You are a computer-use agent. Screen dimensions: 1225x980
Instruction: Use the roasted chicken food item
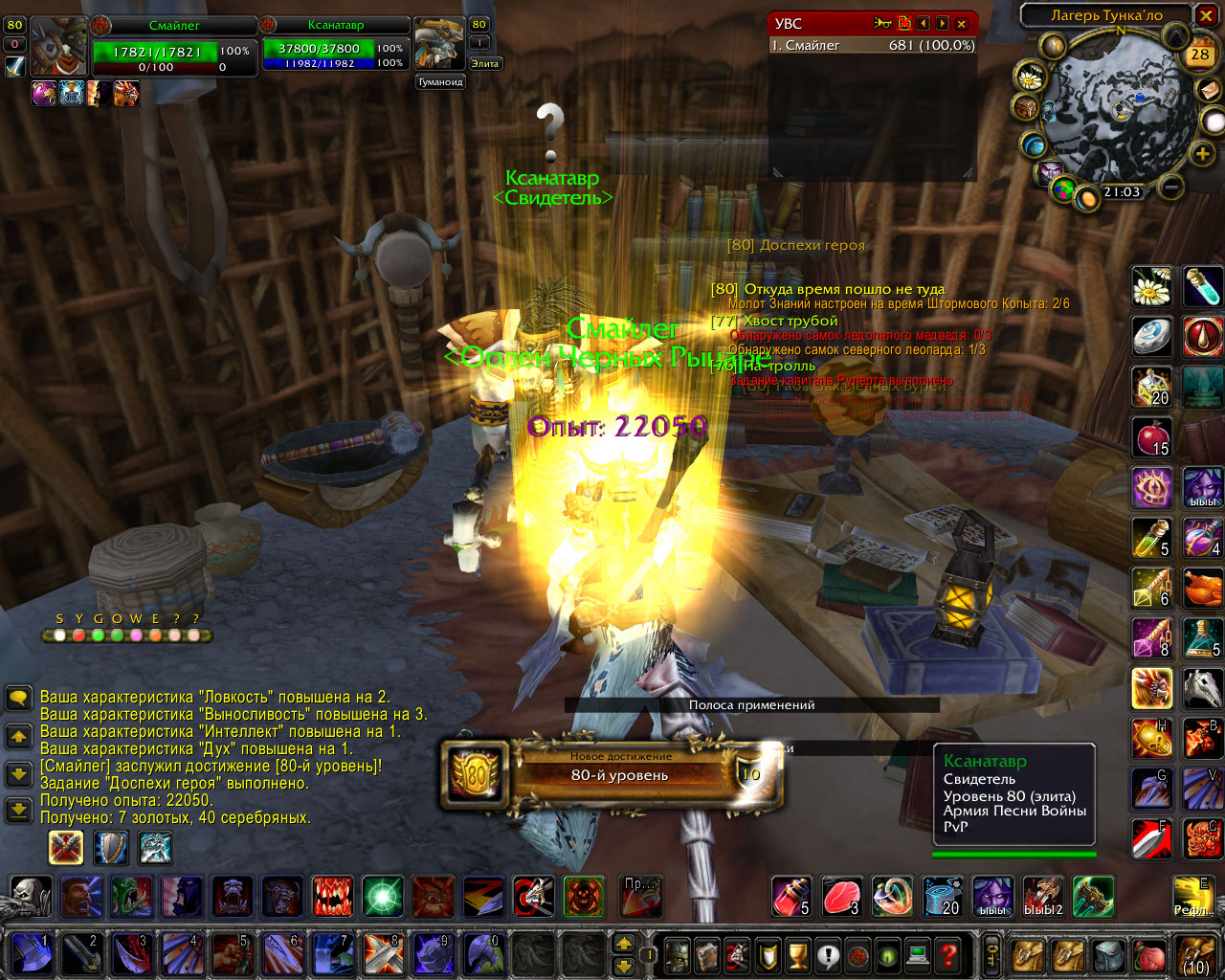click(1202, 587)
